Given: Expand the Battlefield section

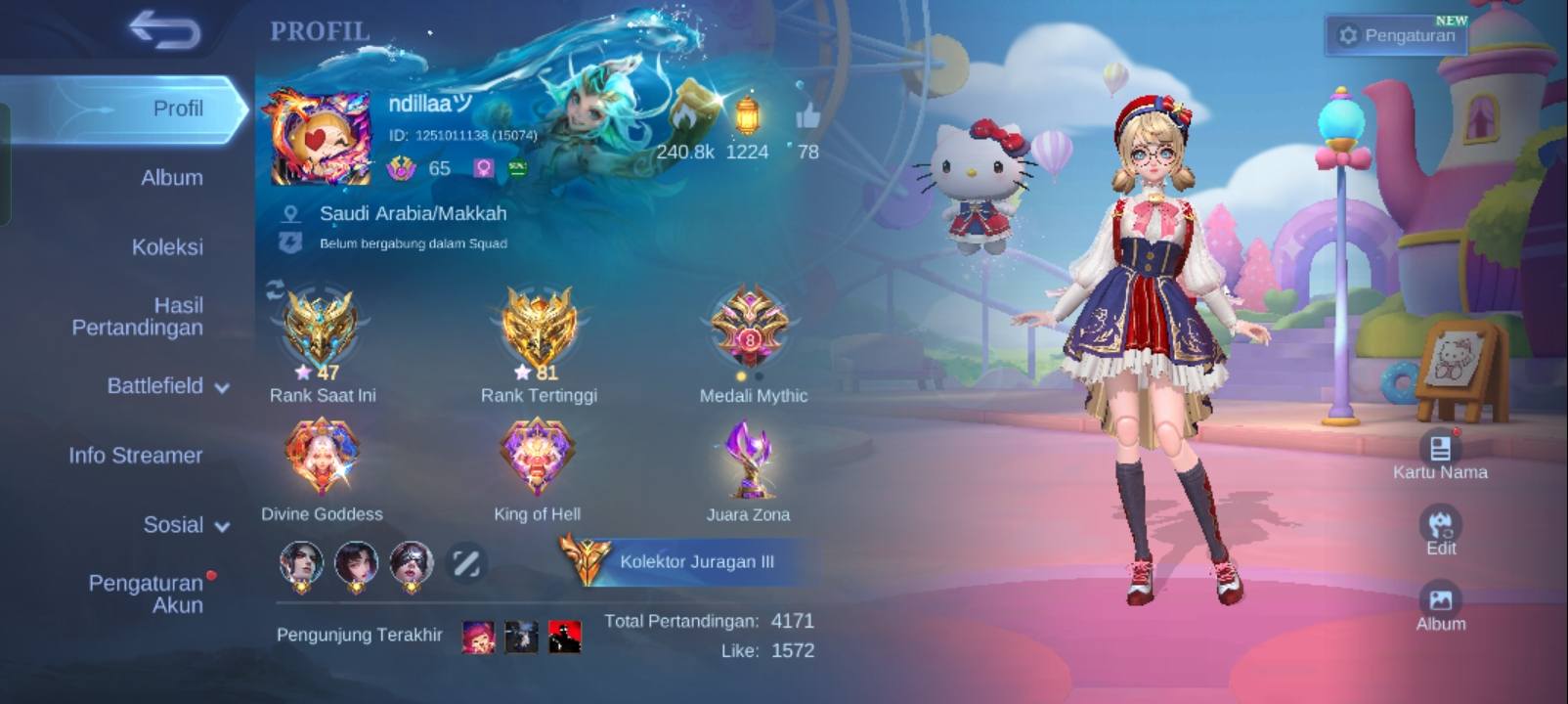Looking at the screenshot, I should tap(168, 386).
